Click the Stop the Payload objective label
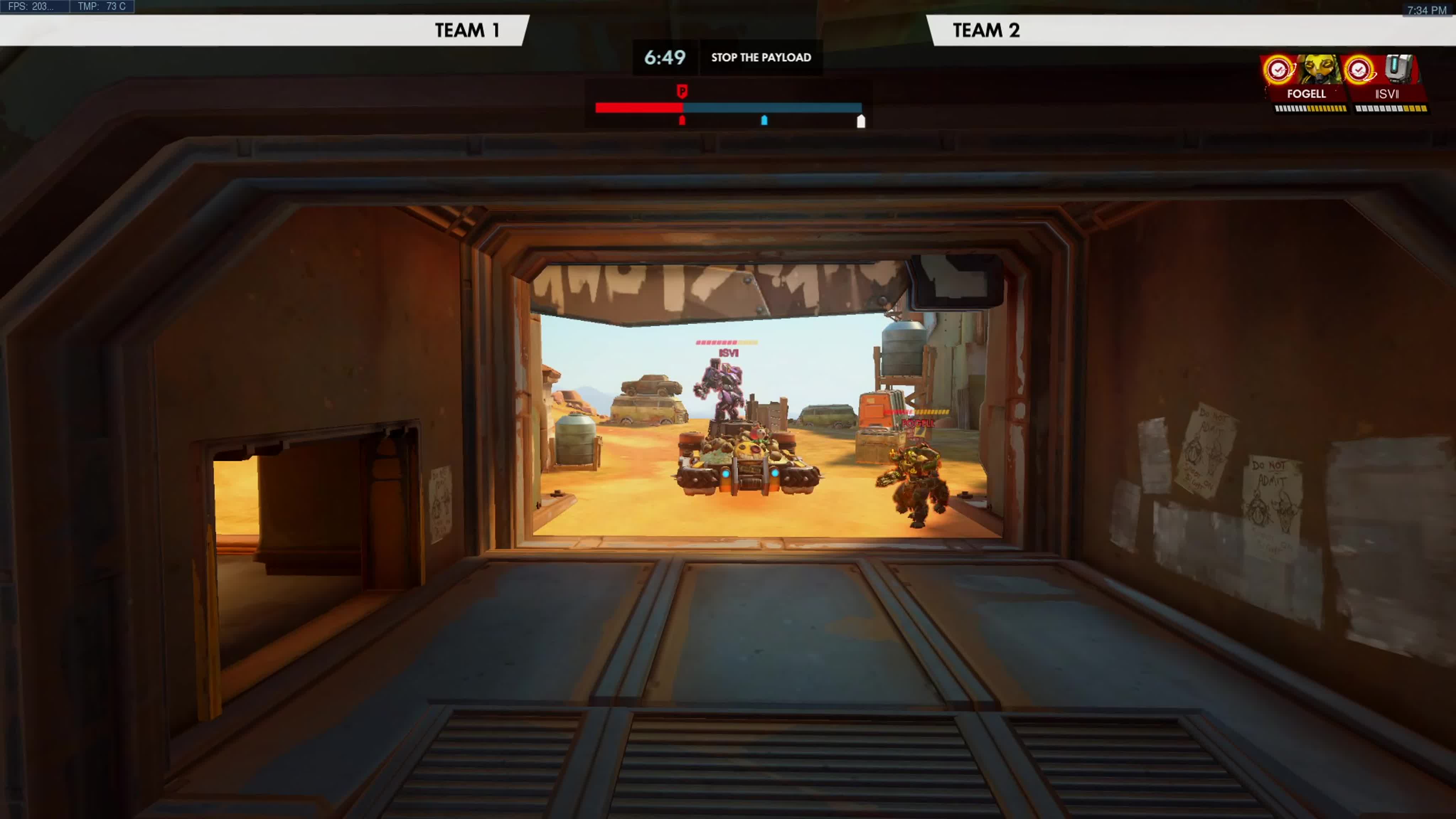Image resolution: width=1456 pixels, height=819 pixels. point(761,57)
